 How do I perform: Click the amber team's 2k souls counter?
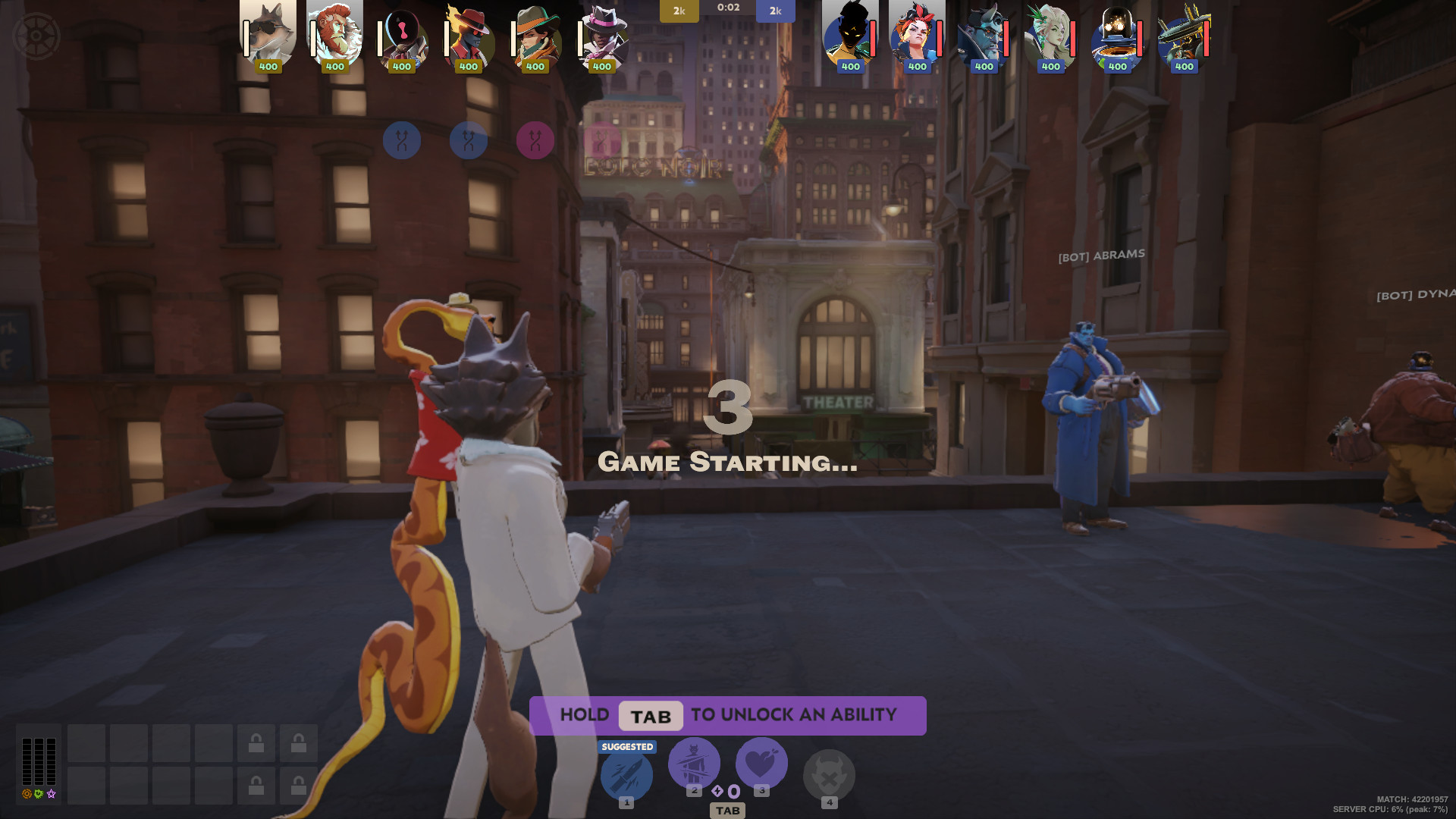tap(679, 11)
